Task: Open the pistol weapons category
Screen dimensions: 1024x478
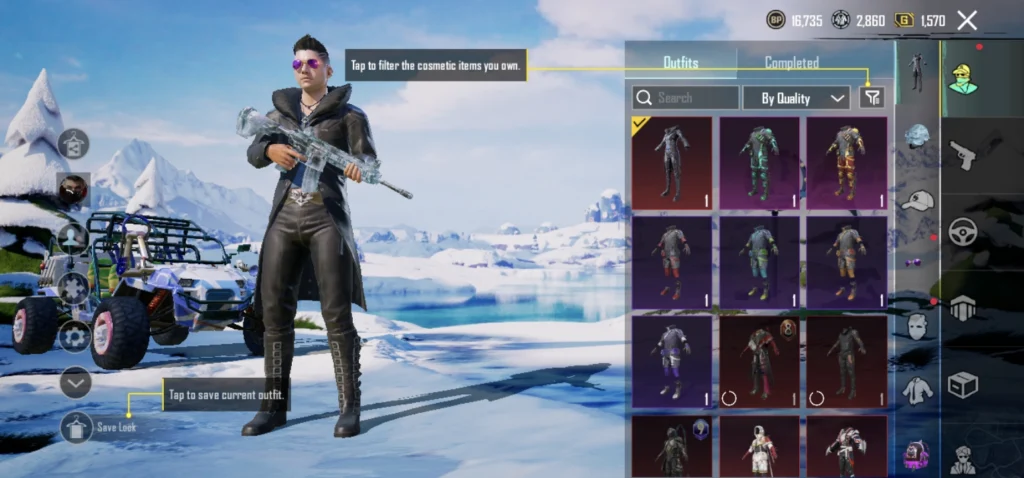Action: point(962,155)
